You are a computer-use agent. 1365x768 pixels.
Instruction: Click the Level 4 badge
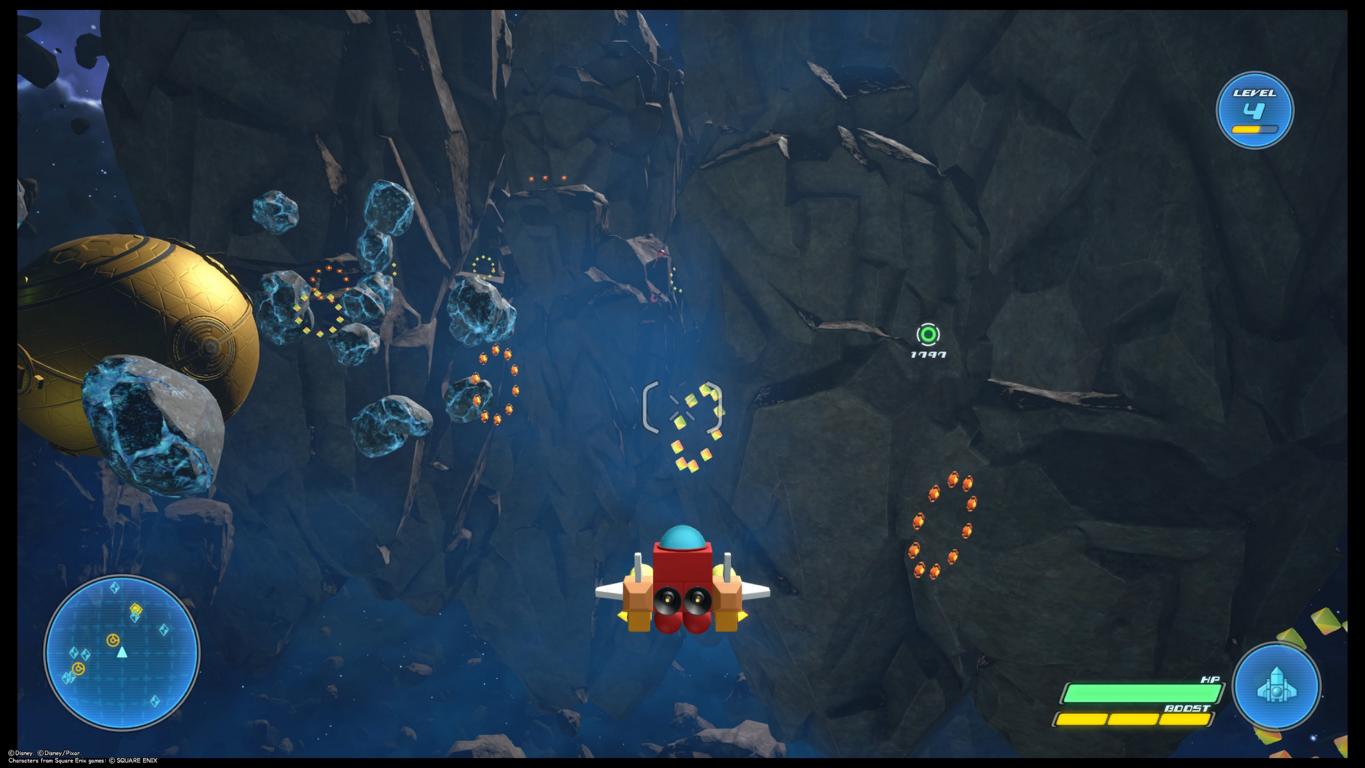coord(1254,110)
